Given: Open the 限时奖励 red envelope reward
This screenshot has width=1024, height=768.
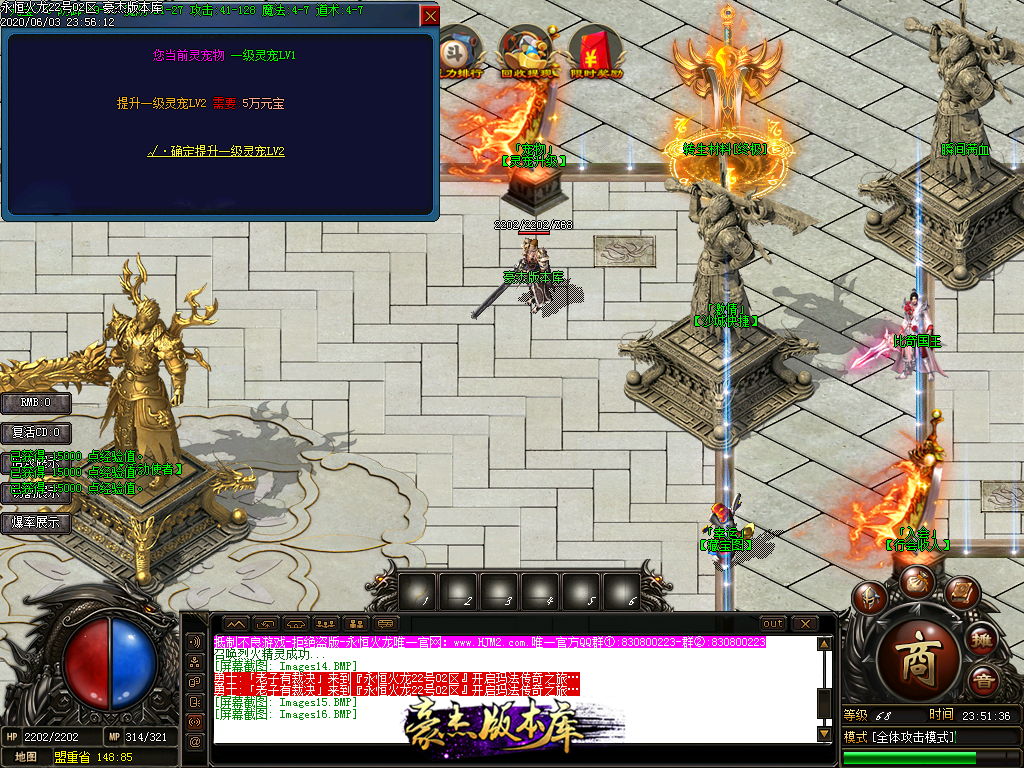Looking at the screenshot, I should coord(596,54).
